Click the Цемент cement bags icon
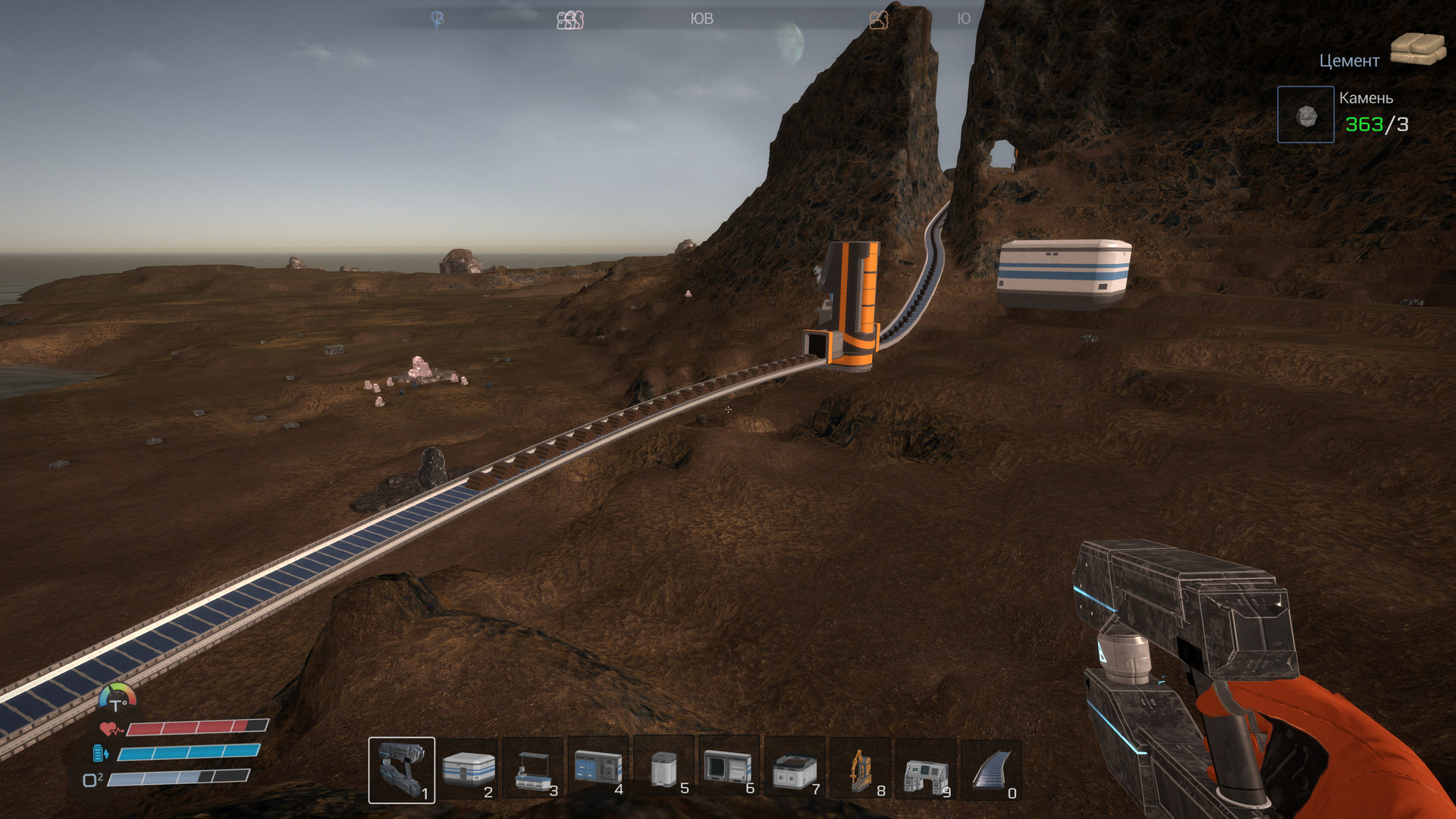 (1418, 49)
